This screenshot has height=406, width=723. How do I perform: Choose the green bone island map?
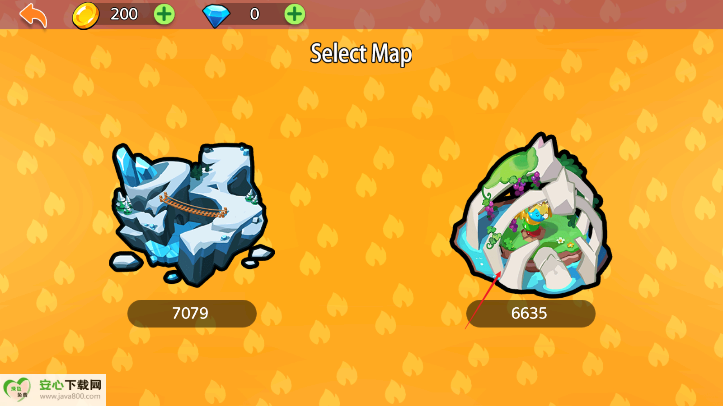tap(530, 215)
